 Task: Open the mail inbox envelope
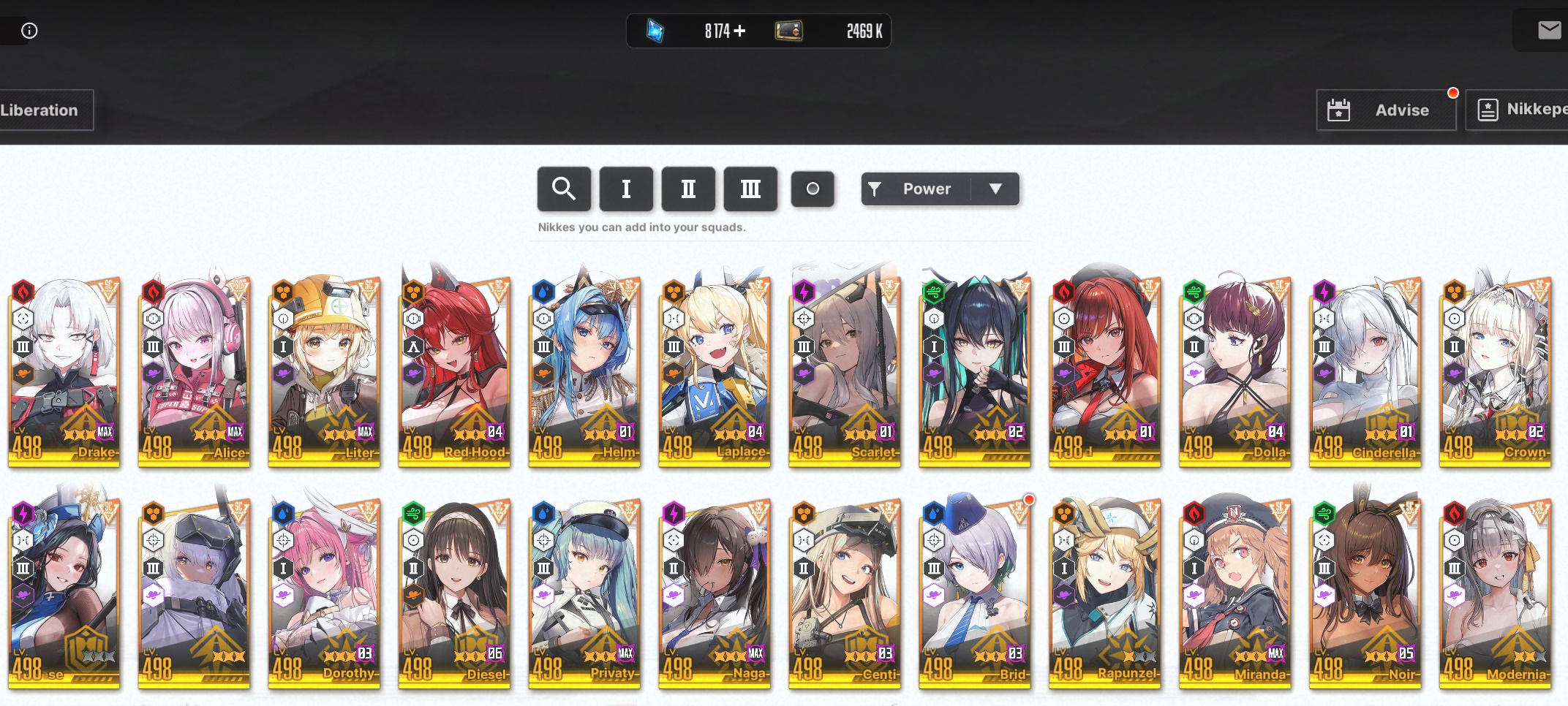pyautogui.click(x=1548, y=31)
